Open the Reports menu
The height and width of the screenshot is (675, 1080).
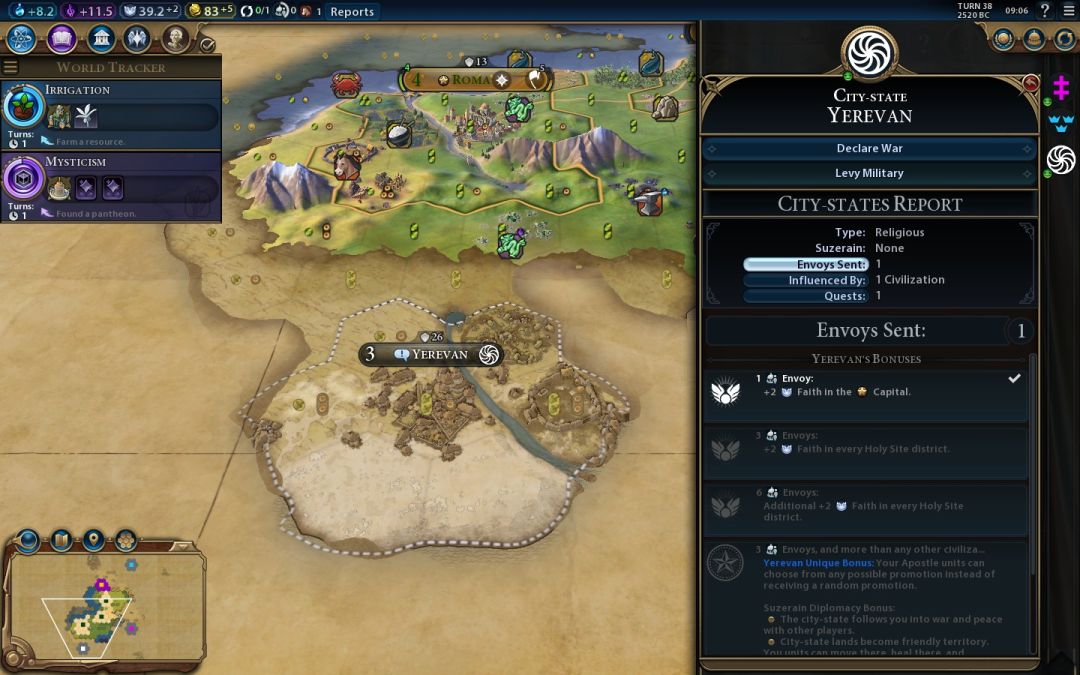click(x=352, y=12)
